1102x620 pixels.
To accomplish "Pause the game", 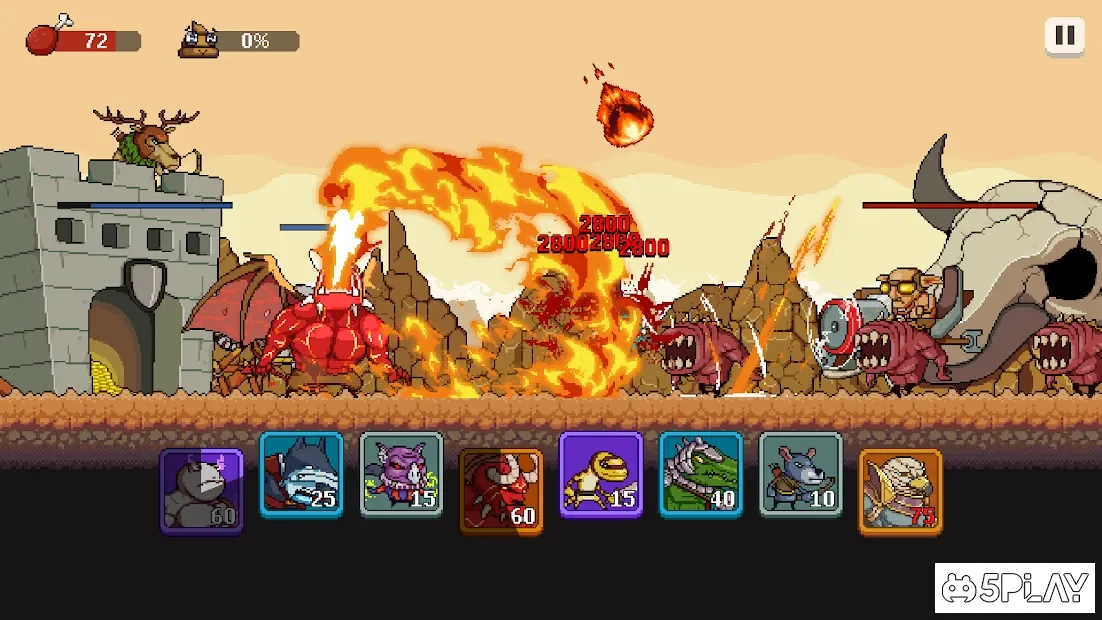I will 1065,37.
